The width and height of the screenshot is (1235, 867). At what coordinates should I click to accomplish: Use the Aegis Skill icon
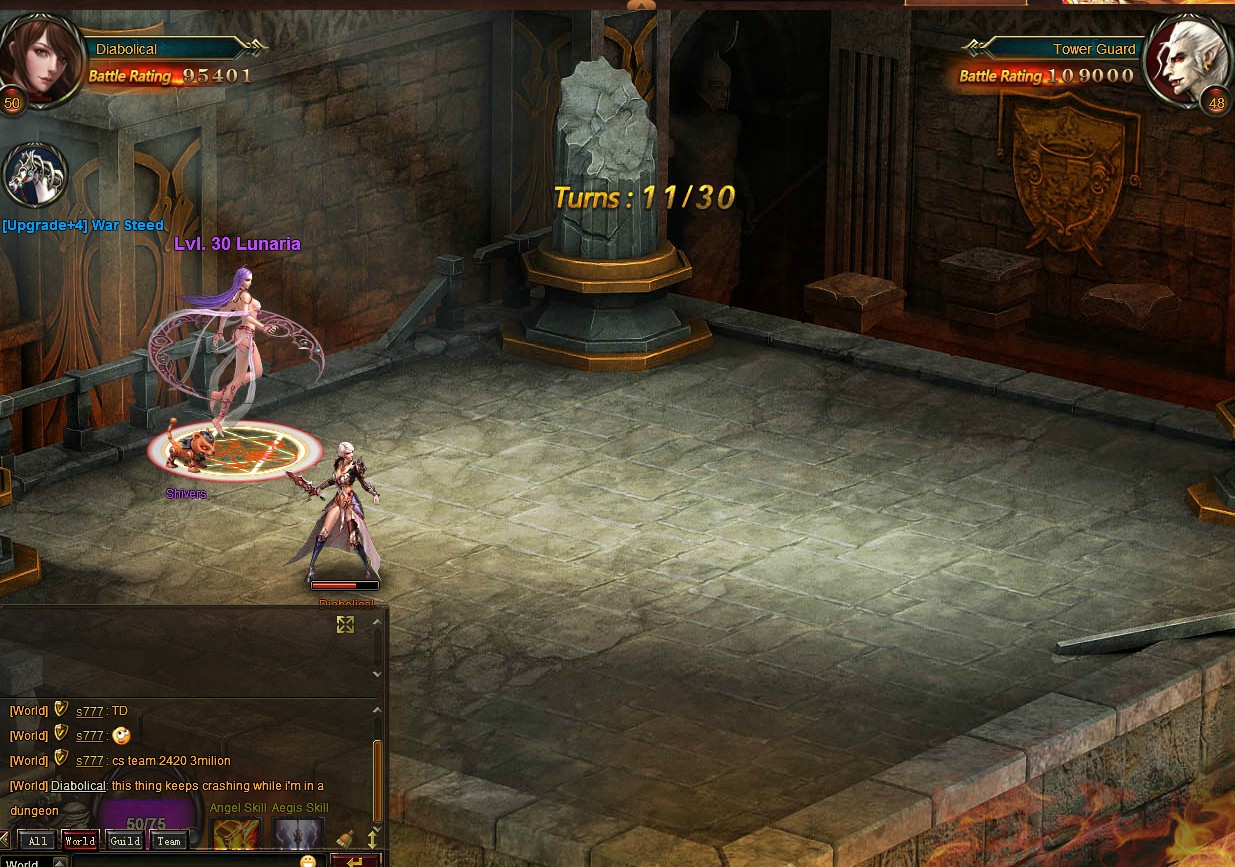299,834
